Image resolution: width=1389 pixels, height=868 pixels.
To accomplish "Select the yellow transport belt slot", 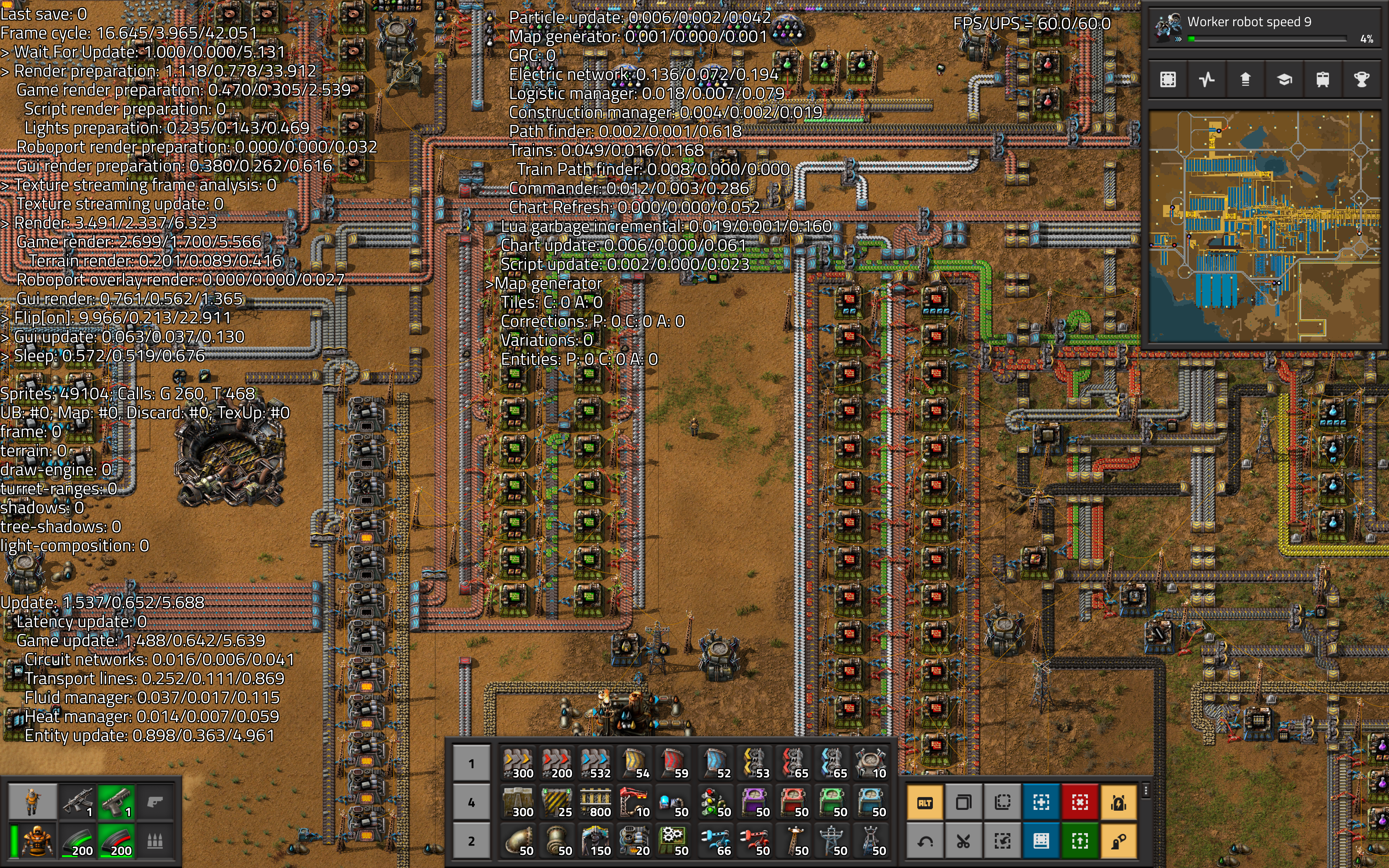I will [518, 763].
